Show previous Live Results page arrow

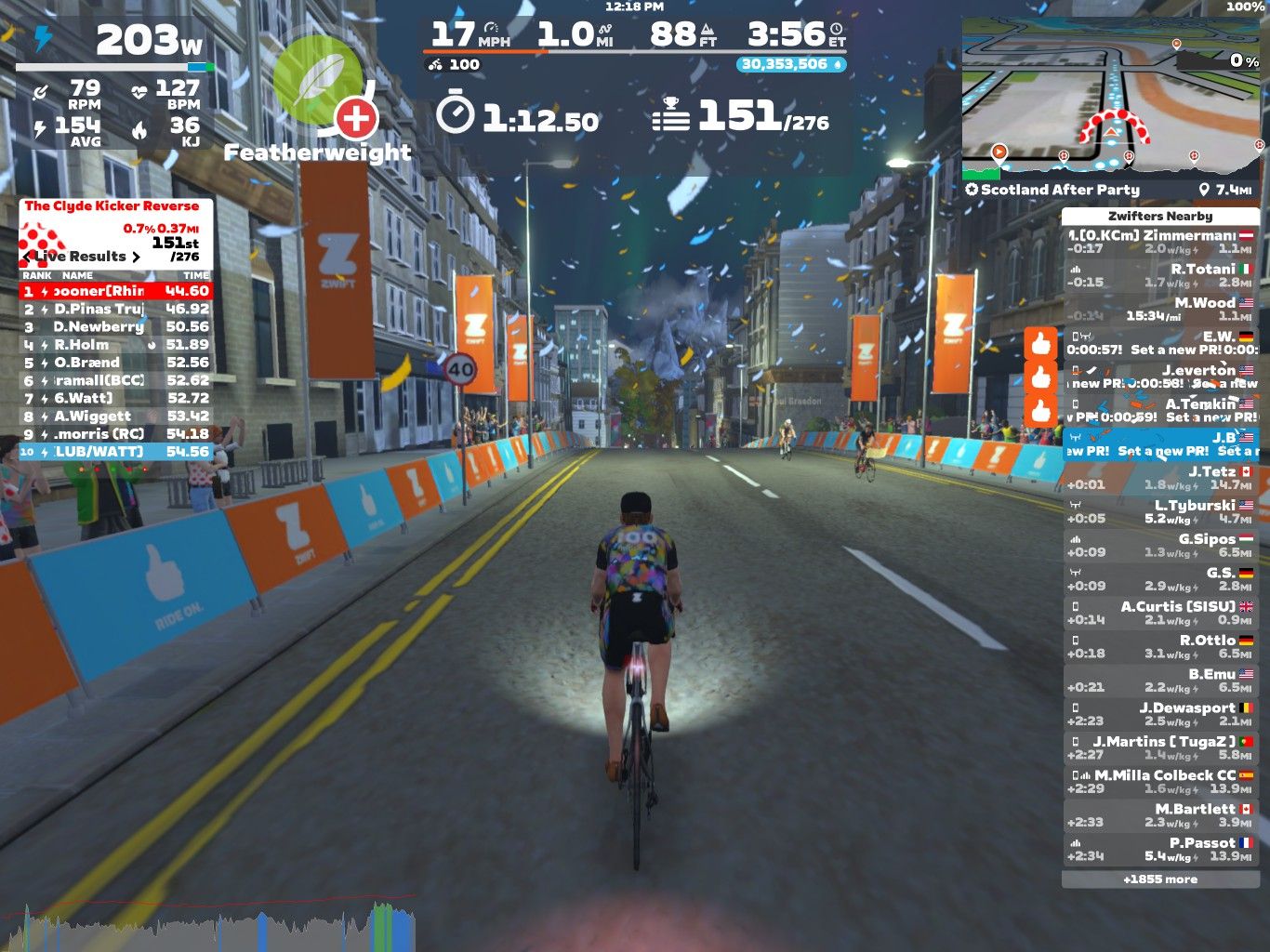(x=28, y=257)
